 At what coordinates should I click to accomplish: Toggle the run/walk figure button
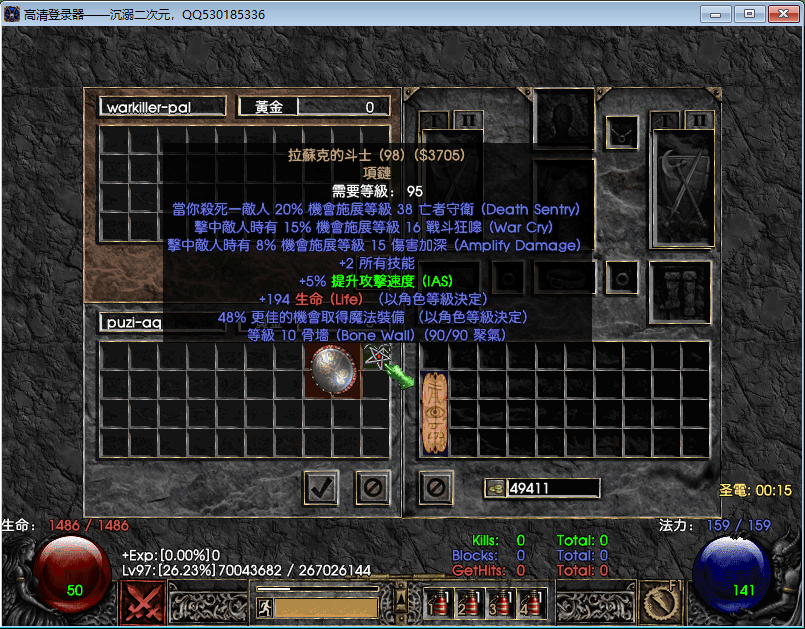[264, 606]
